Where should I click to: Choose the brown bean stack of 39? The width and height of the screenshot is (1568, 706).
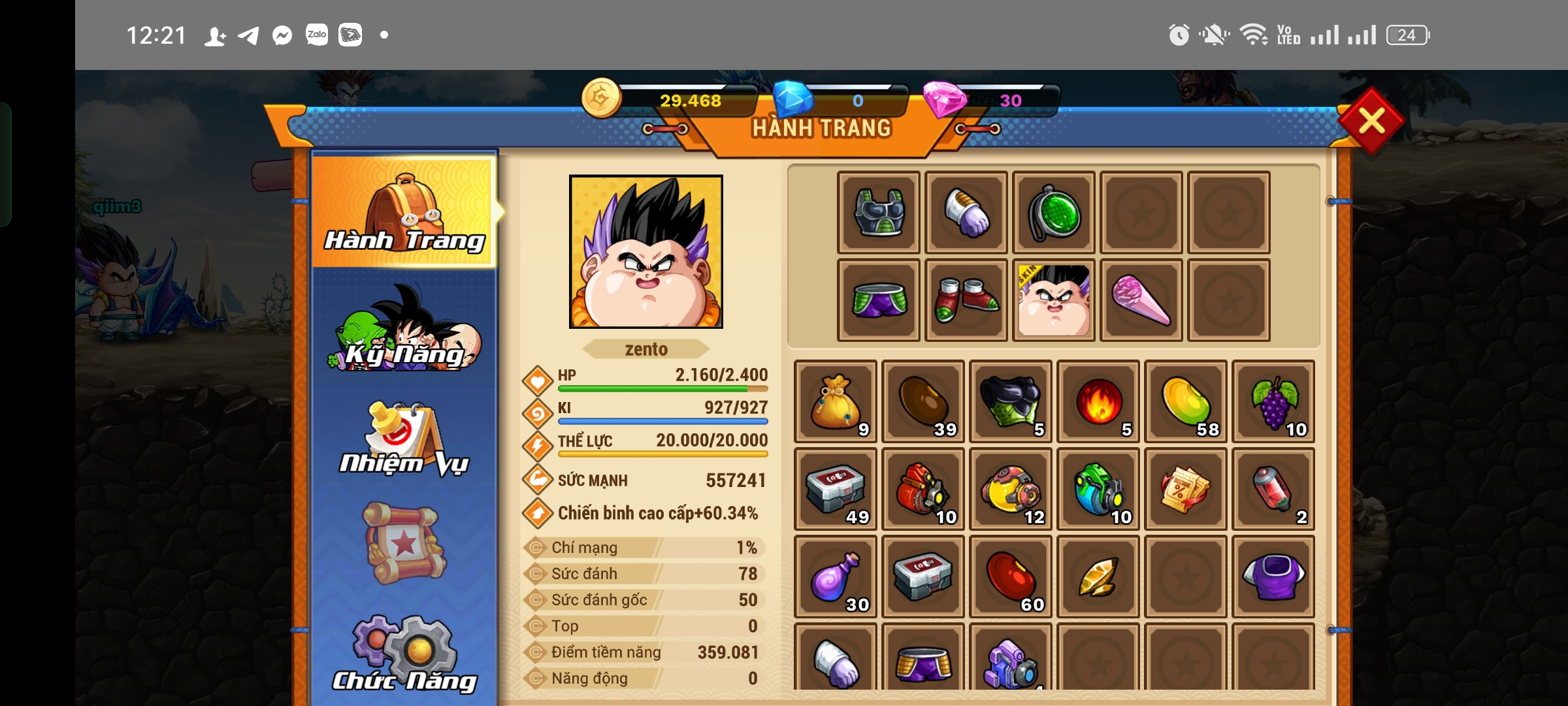(923, 401)
